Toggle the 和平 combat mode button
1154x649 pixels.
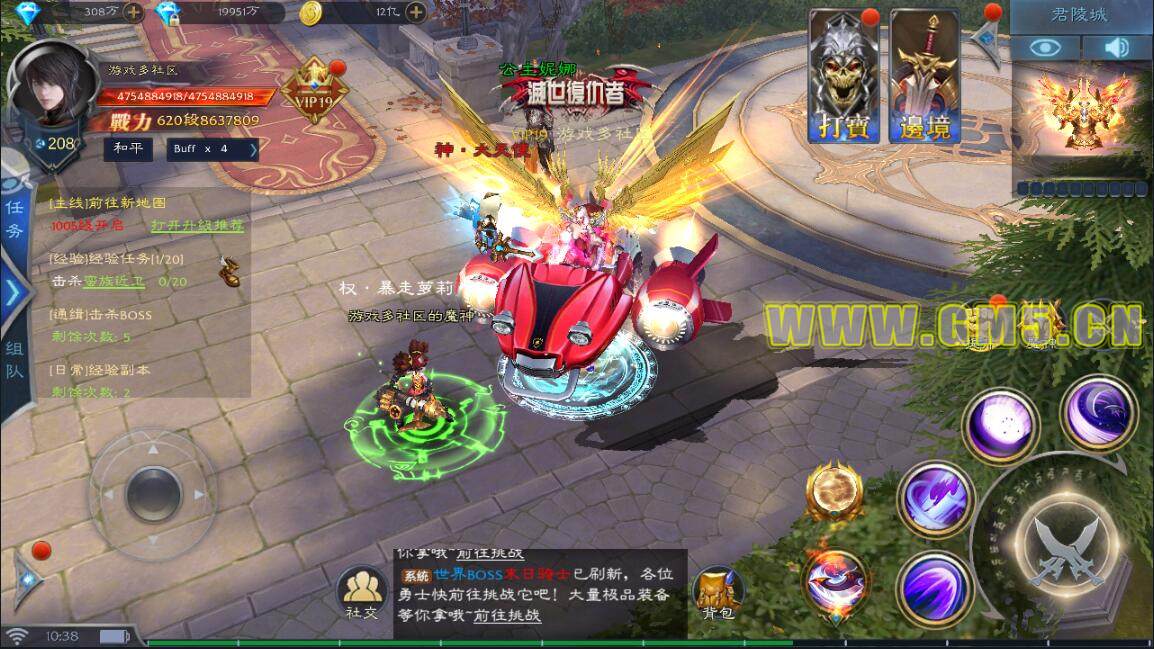pos(129,148)
